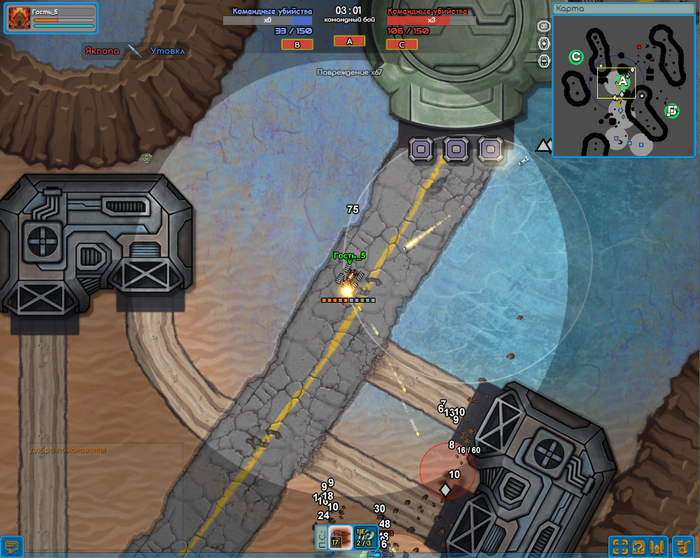
Task: Click the capture point A indicator
Action: (349, 42)
